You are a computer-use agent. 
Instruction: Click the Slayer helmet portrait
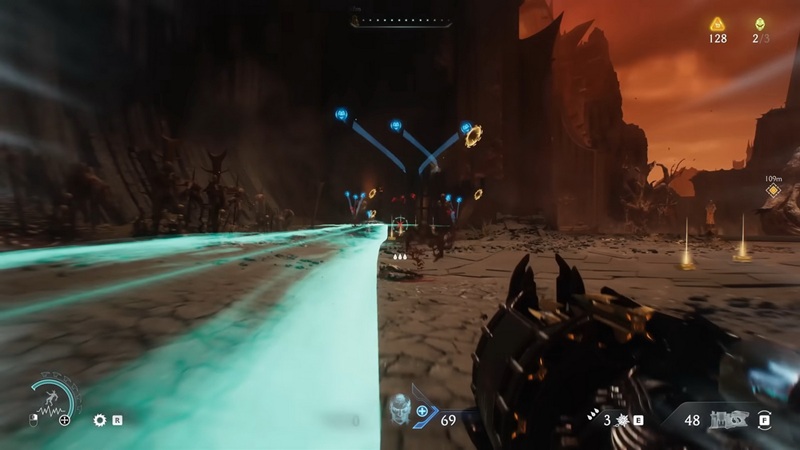[400, 410]
